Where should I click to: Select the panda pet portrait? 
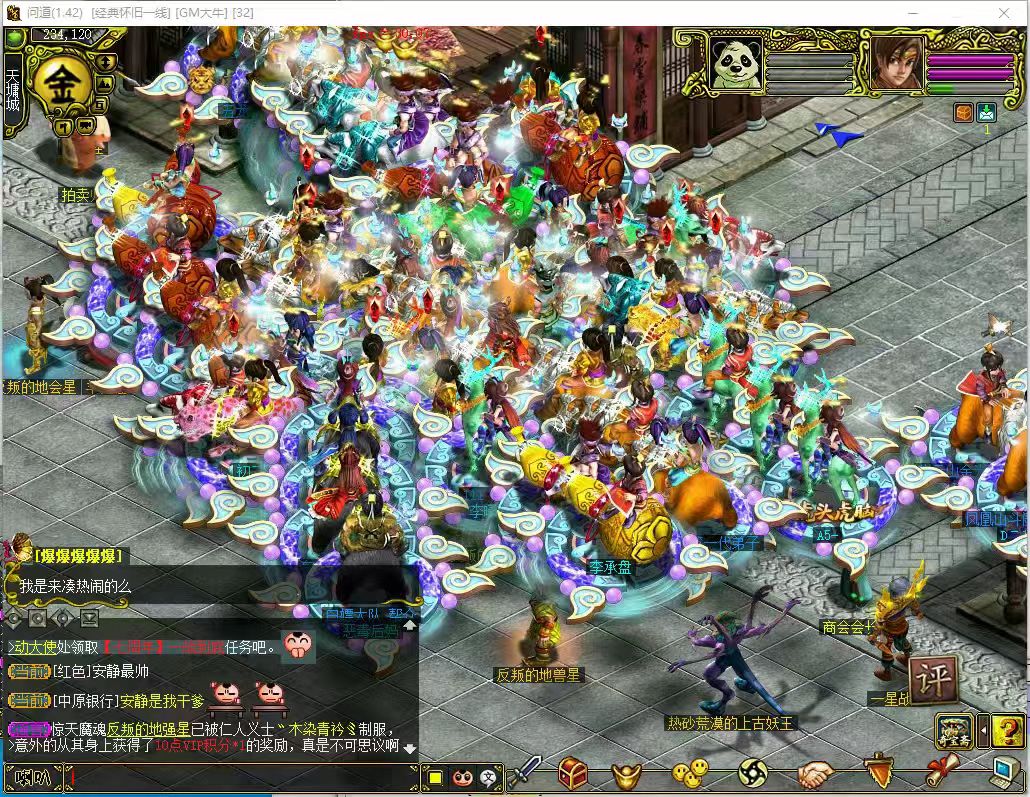736,63
